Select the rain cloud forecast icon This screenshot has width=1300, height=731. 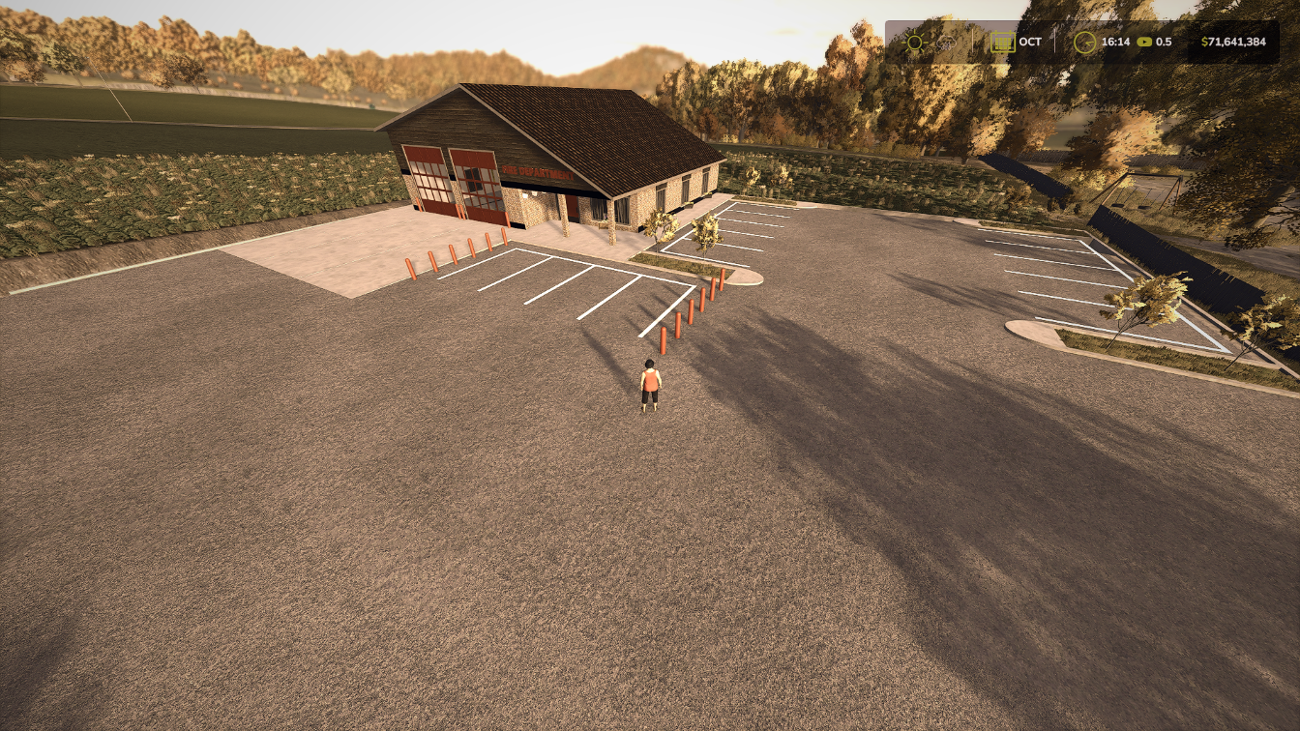(x=947, y=42)
